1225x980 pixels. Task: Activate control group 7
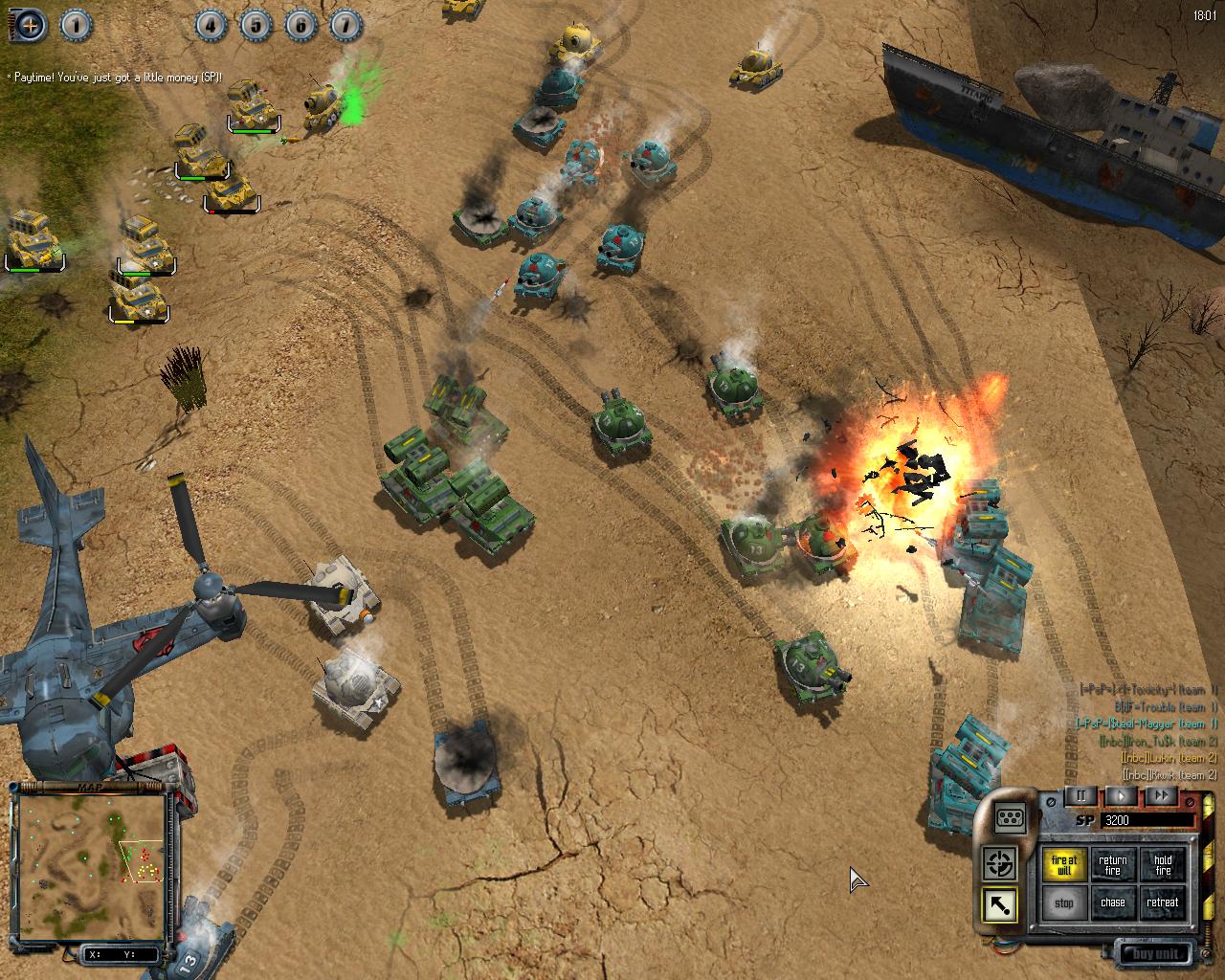(345, 25)
